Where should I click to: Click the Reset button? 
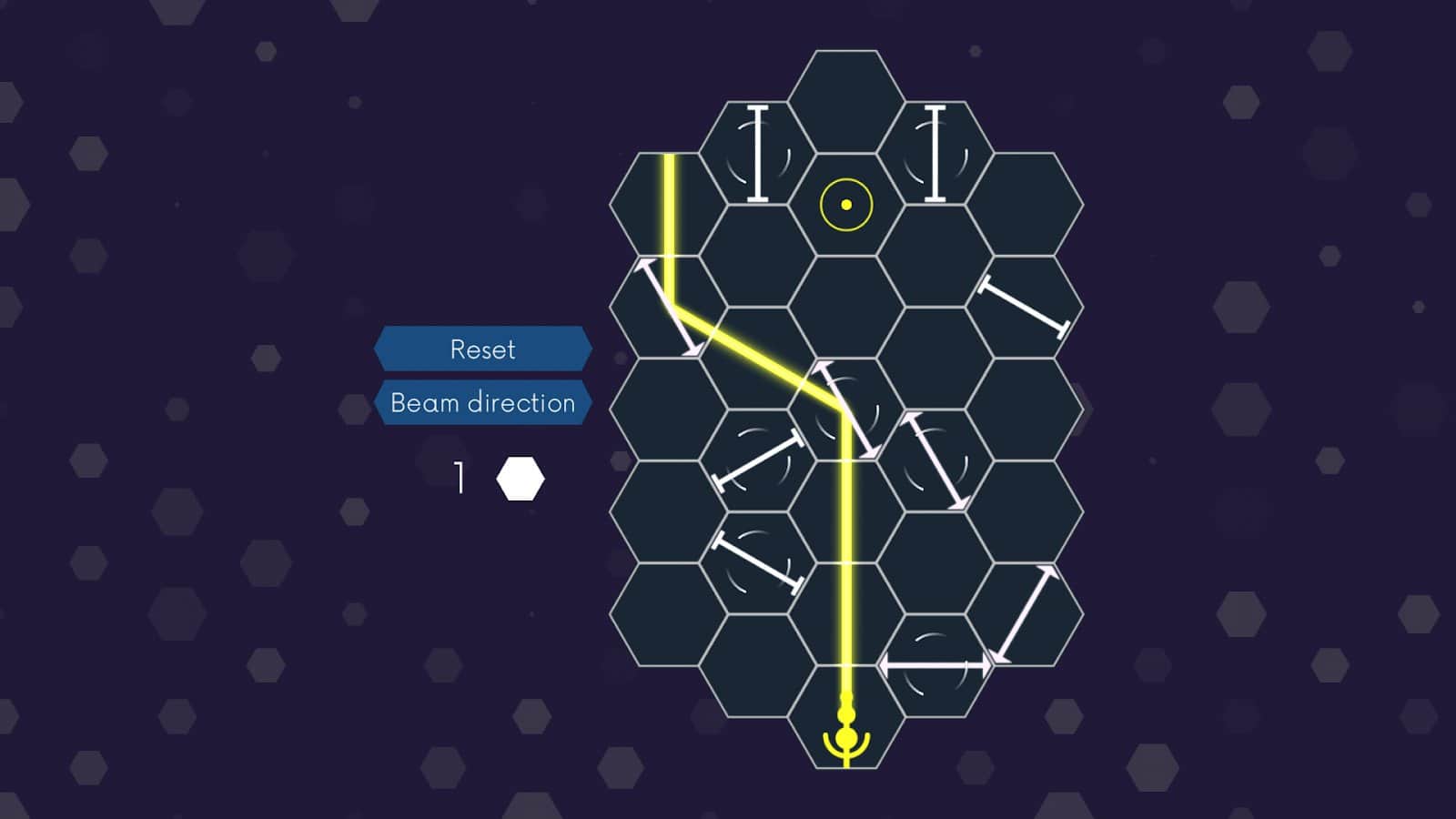(483, 348)
